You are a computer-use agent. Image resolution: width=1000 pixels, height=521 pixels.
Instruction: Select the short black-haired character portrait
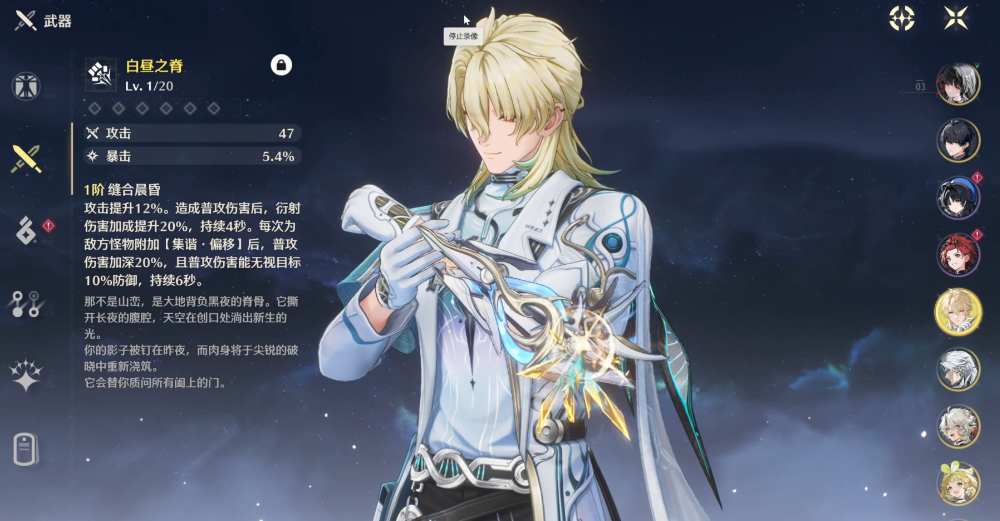click(957, 140)
